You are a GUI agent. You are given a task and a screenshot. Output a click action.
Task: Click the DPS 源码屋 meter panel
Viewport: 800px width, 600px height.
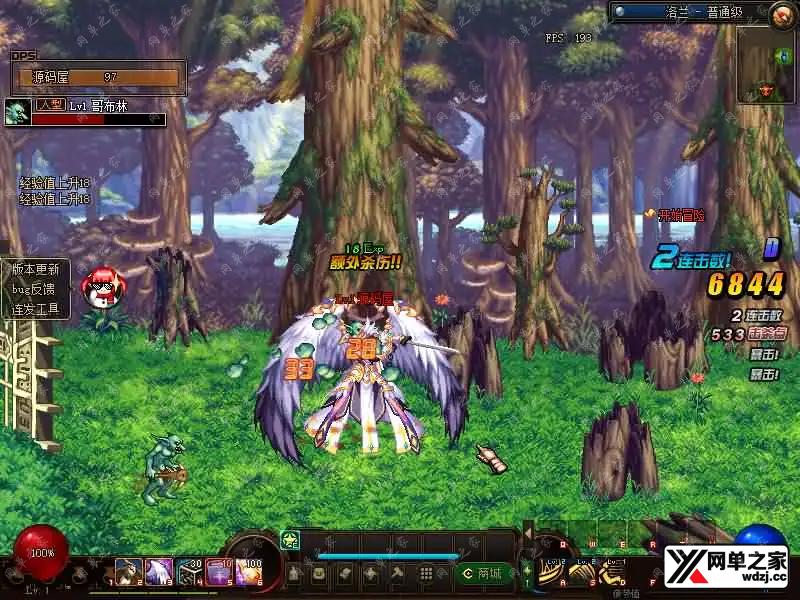point(98,77)
